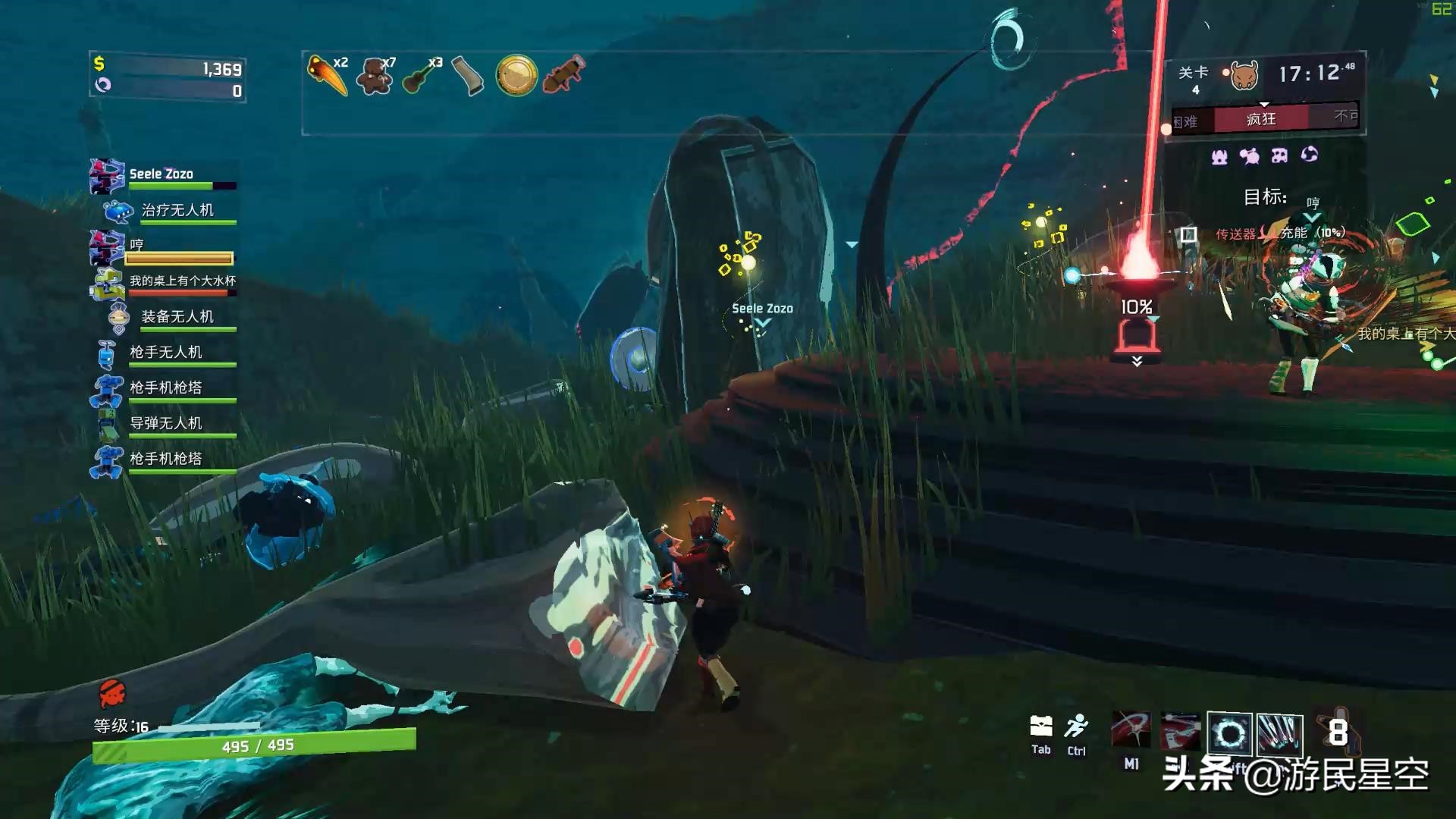Click the teddy bear item stack
Viewport: 1456px width, 819px height.
tap(375, 75)
